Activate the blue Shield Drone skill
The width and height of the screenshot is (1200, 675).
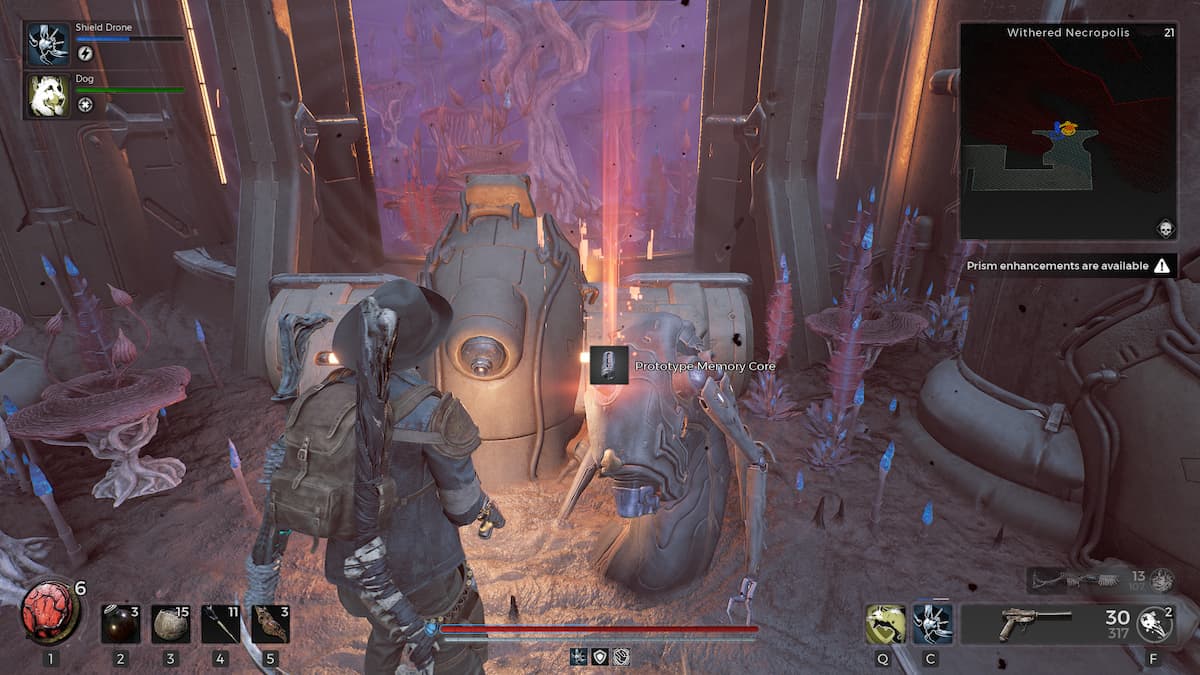click(932, 624)
